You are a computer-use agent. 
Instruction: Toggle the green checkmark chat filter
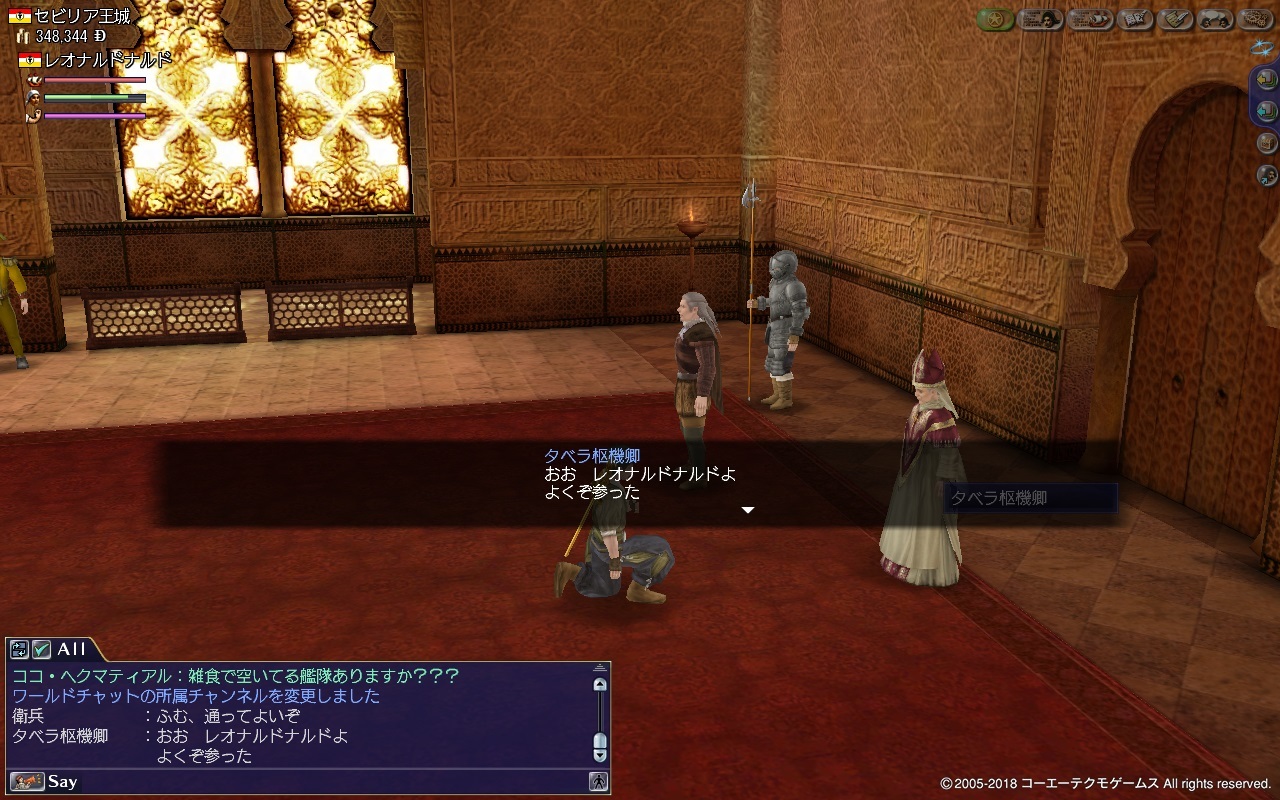coord(41,649)
